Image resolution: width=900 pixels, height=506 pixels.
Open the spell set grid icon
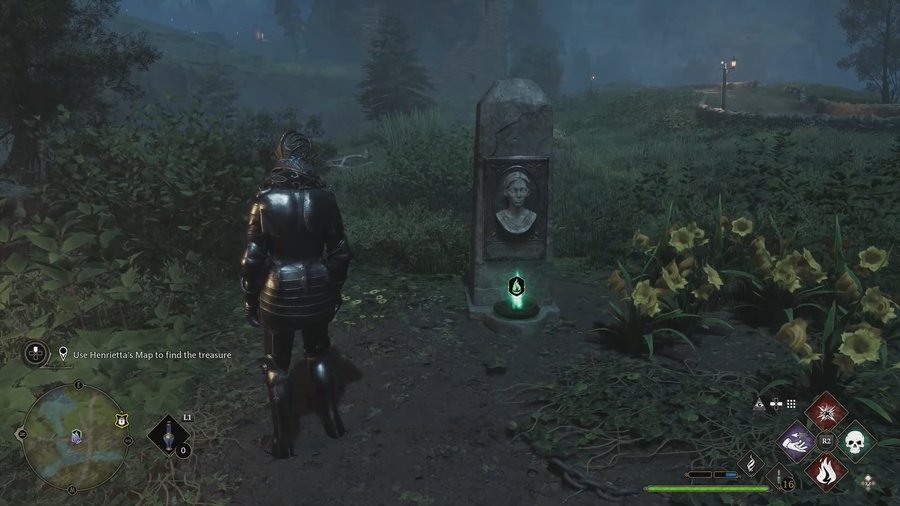pyautogui.click(x=790, y=404)
